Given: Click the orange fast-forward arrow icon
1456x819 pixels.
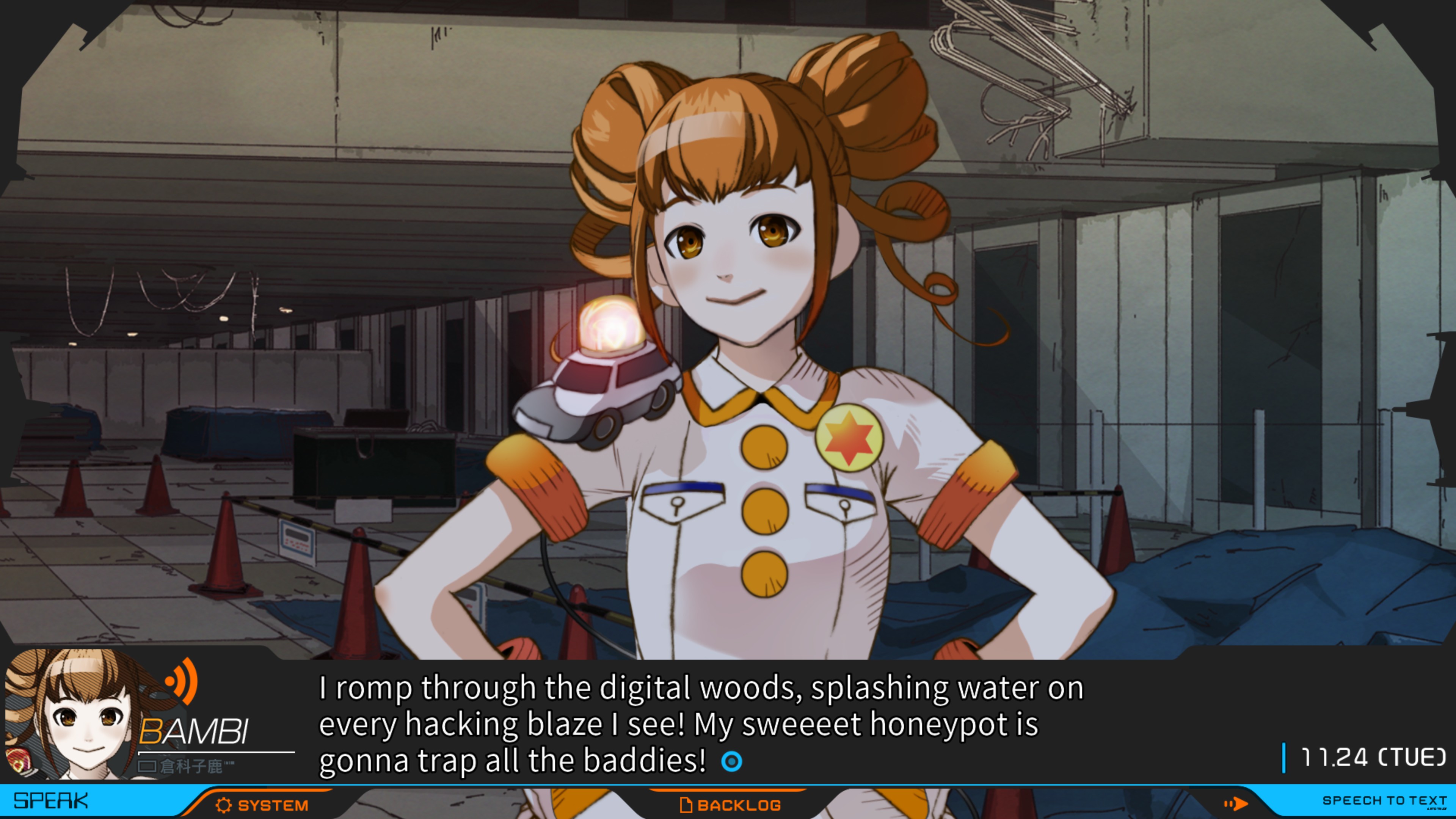Looking at the screenshot, I should pyautogui.click(x=1236, y=803).
